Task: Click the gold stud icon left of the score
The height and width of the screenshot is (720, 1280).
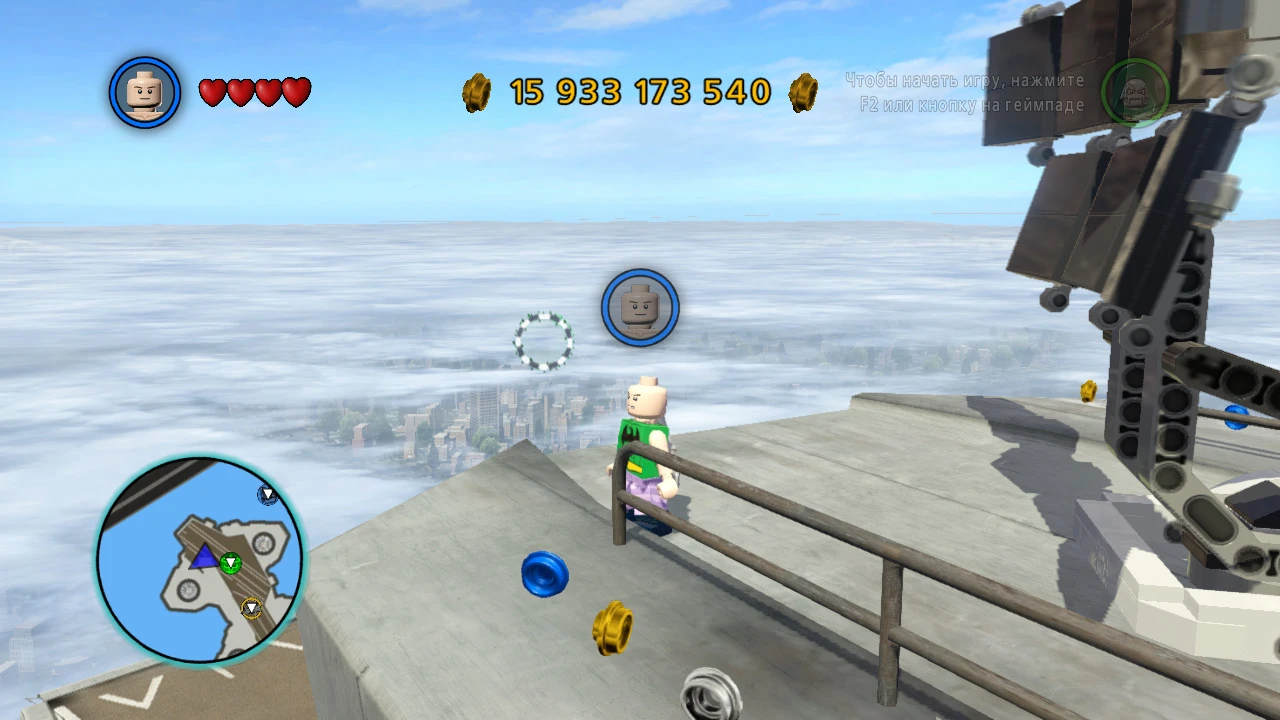Action: pos(476,93)
